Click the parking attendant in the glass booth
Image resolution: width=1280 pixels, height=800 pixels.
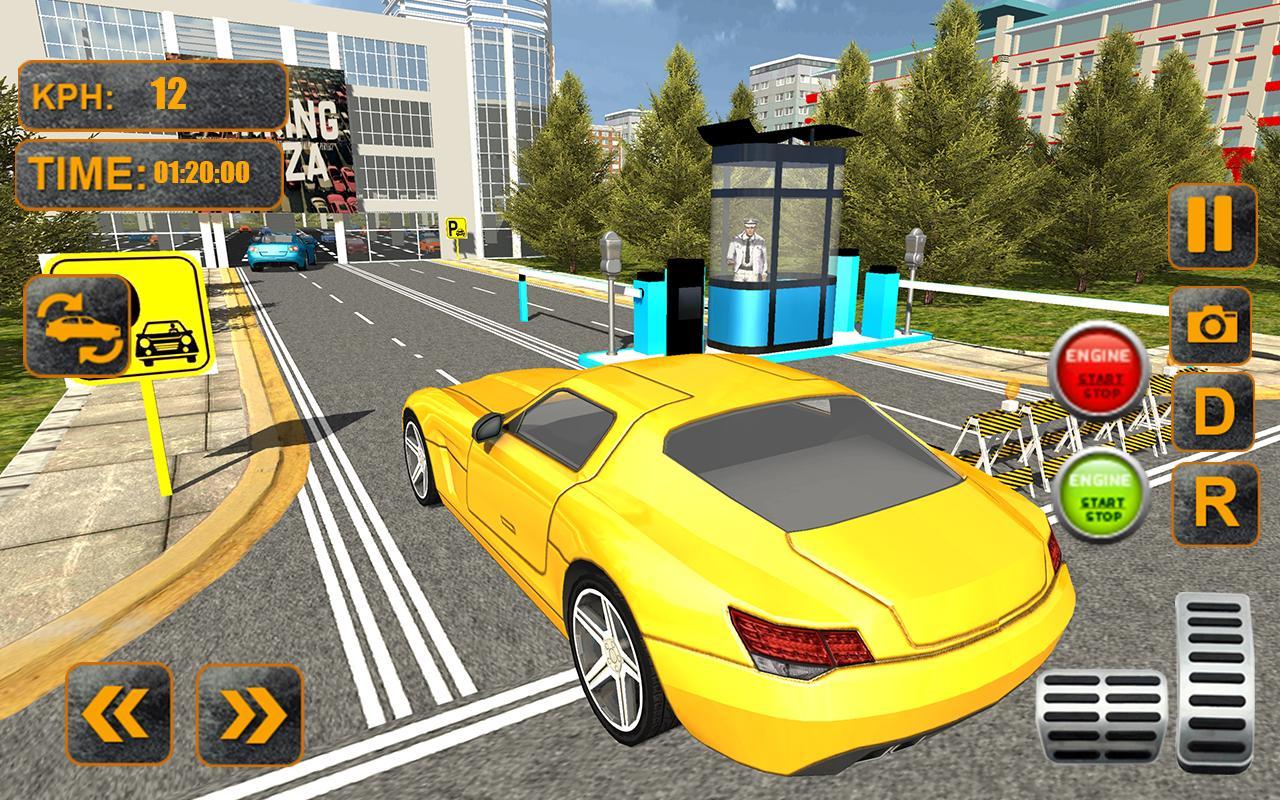coord(747,248)
